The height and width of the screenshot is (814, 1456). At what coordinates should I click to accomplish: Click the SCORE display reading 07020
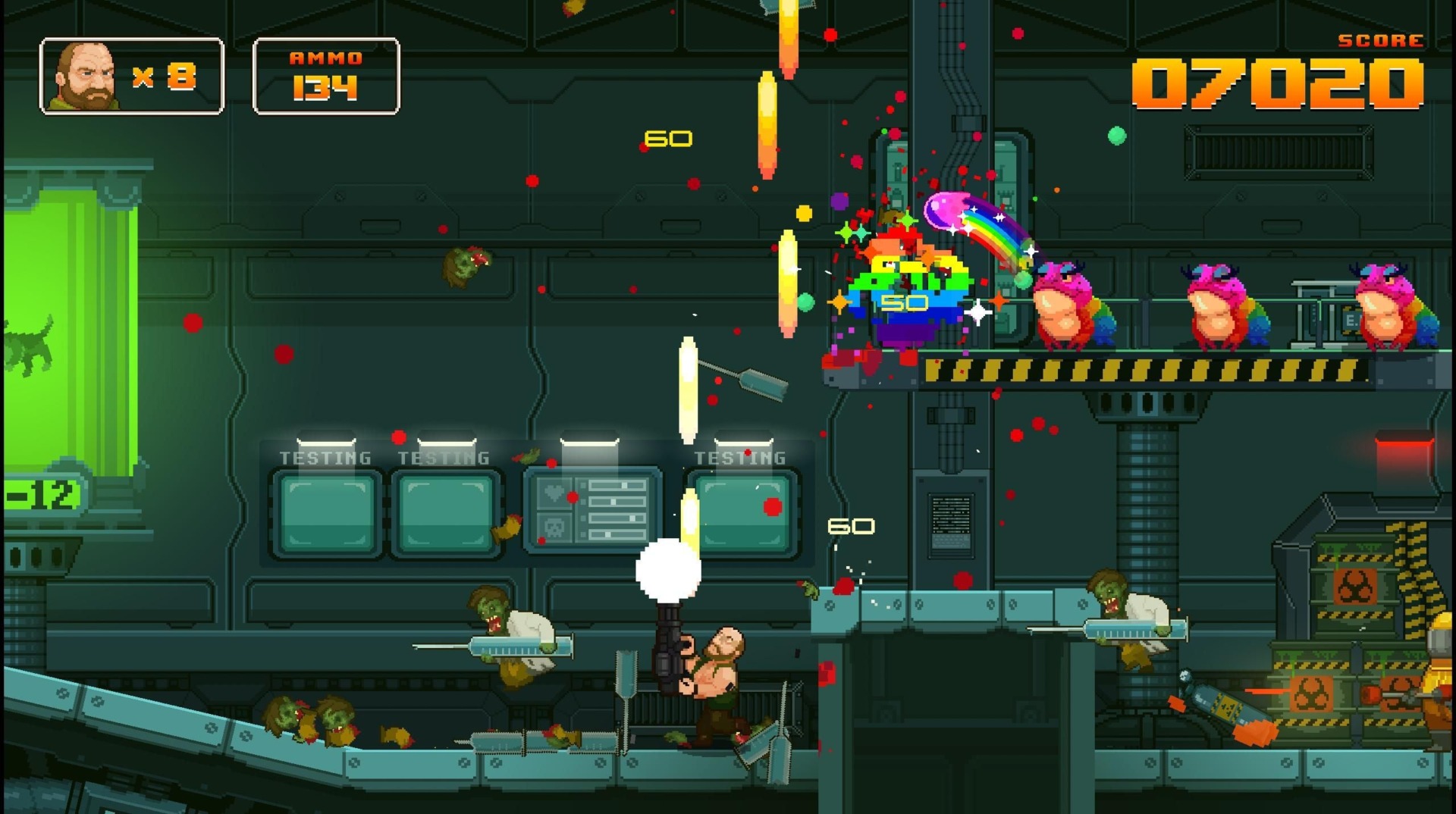click(x=1280, y=83)
